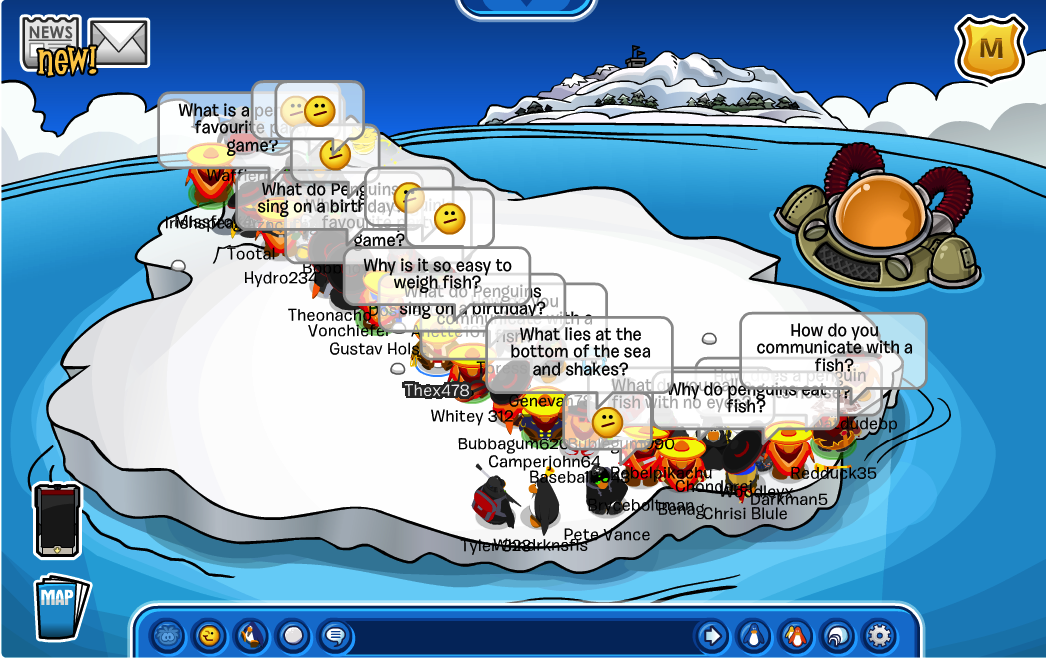Go to your igloo
The width and height of the screenshot is (1046, 660).
coord(837,635)
